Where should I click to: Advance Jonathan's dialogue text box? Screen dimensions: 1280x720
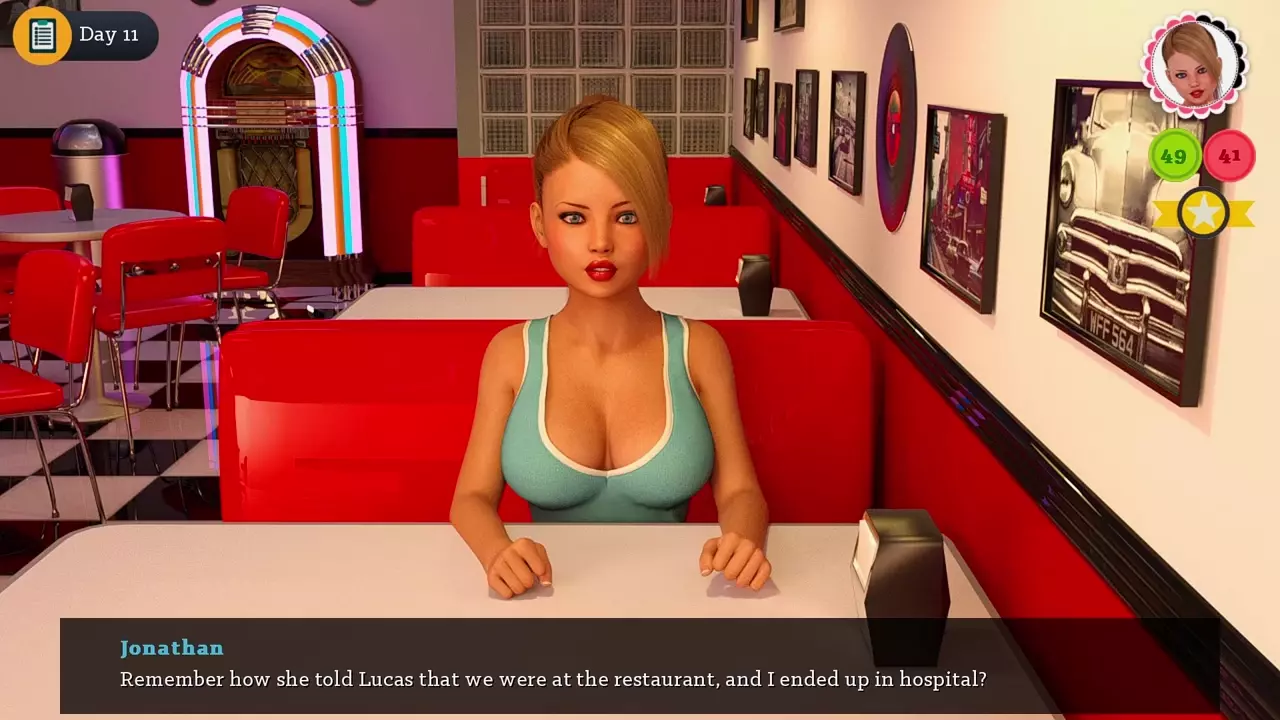[x=640, y=665]
